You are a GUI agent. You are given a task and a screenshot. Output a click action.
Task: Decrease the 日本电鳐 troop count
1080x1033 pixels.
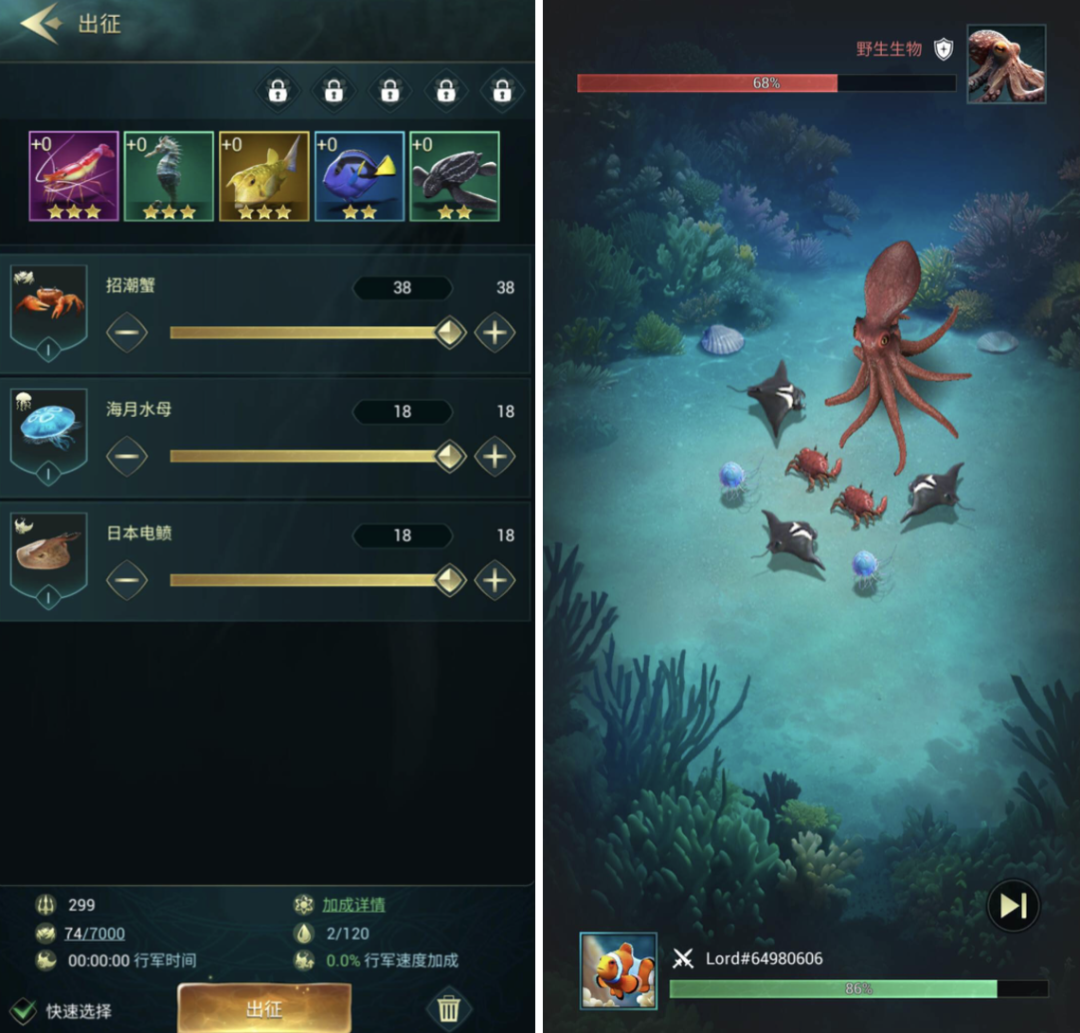[127, 580]
